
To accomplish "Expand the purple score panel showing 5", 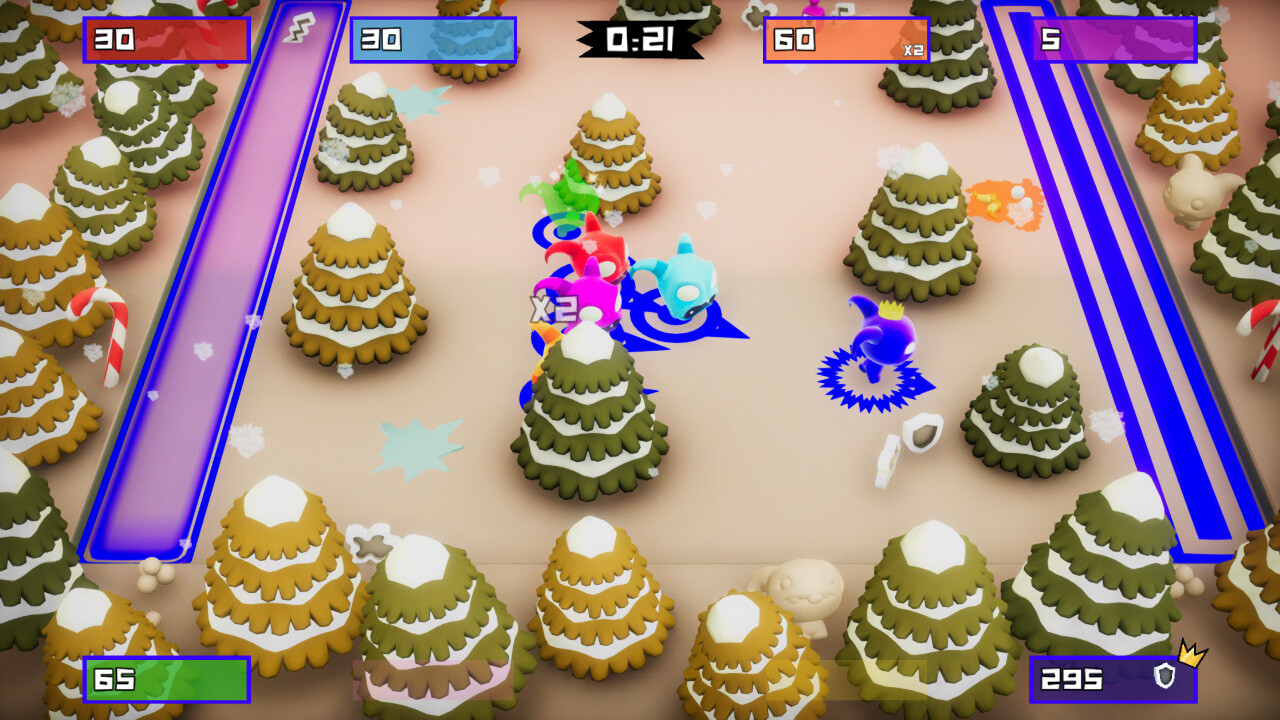I will (x=1112, y=40).
